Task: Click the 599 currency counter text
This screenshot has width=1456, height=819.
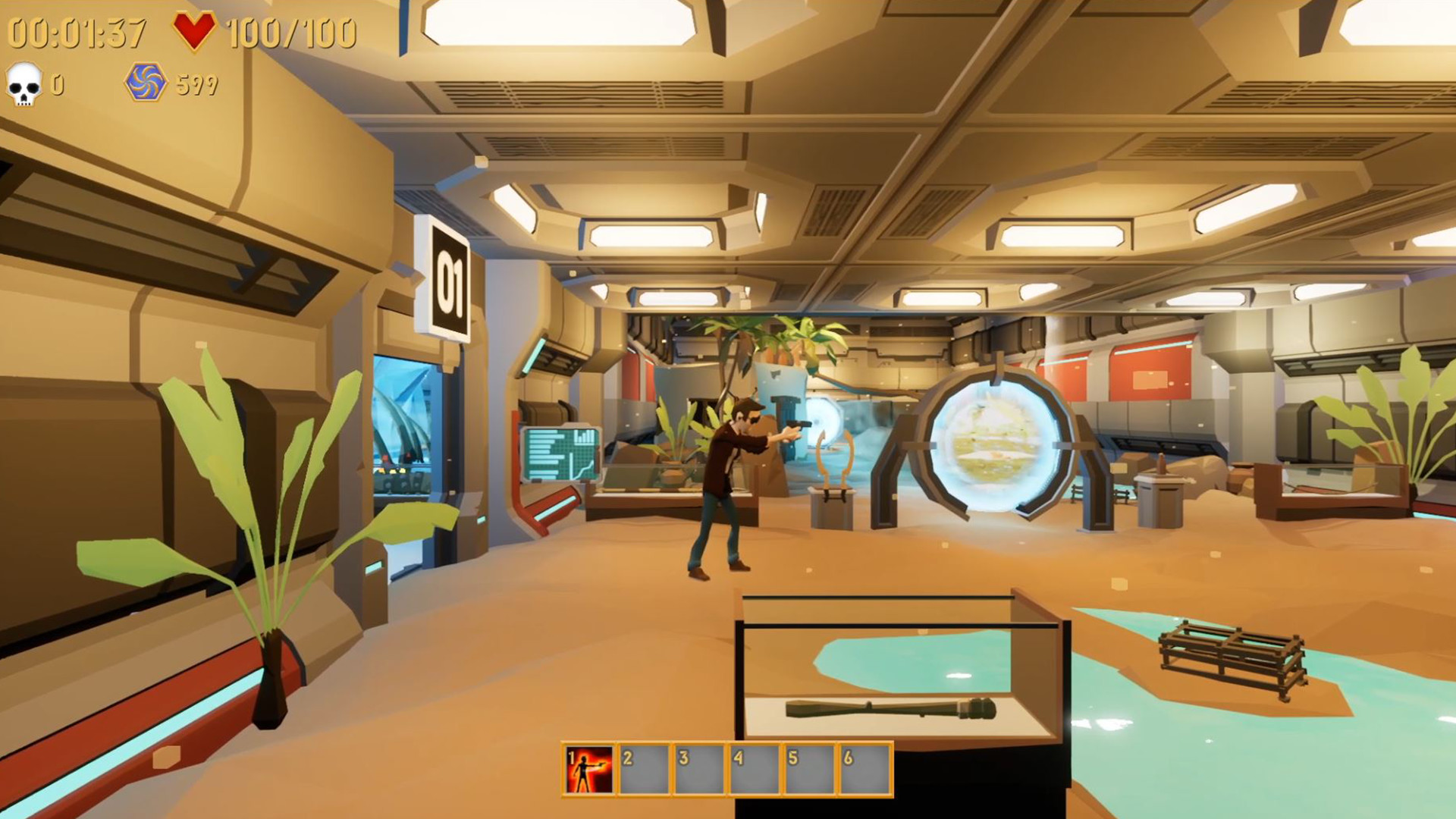Action: point(196,84)
